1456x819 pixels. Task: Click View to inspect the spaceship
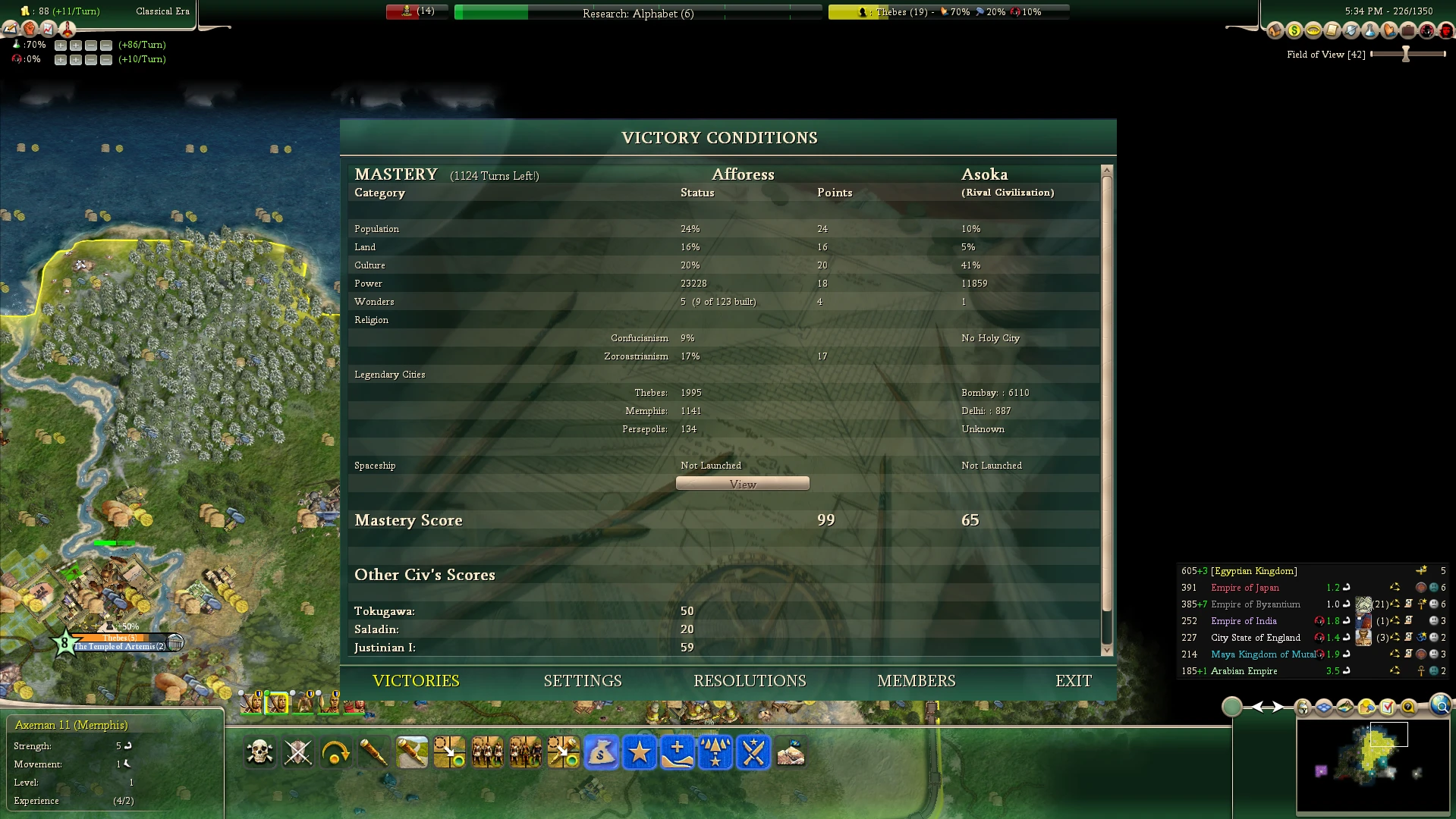[742, 483]
